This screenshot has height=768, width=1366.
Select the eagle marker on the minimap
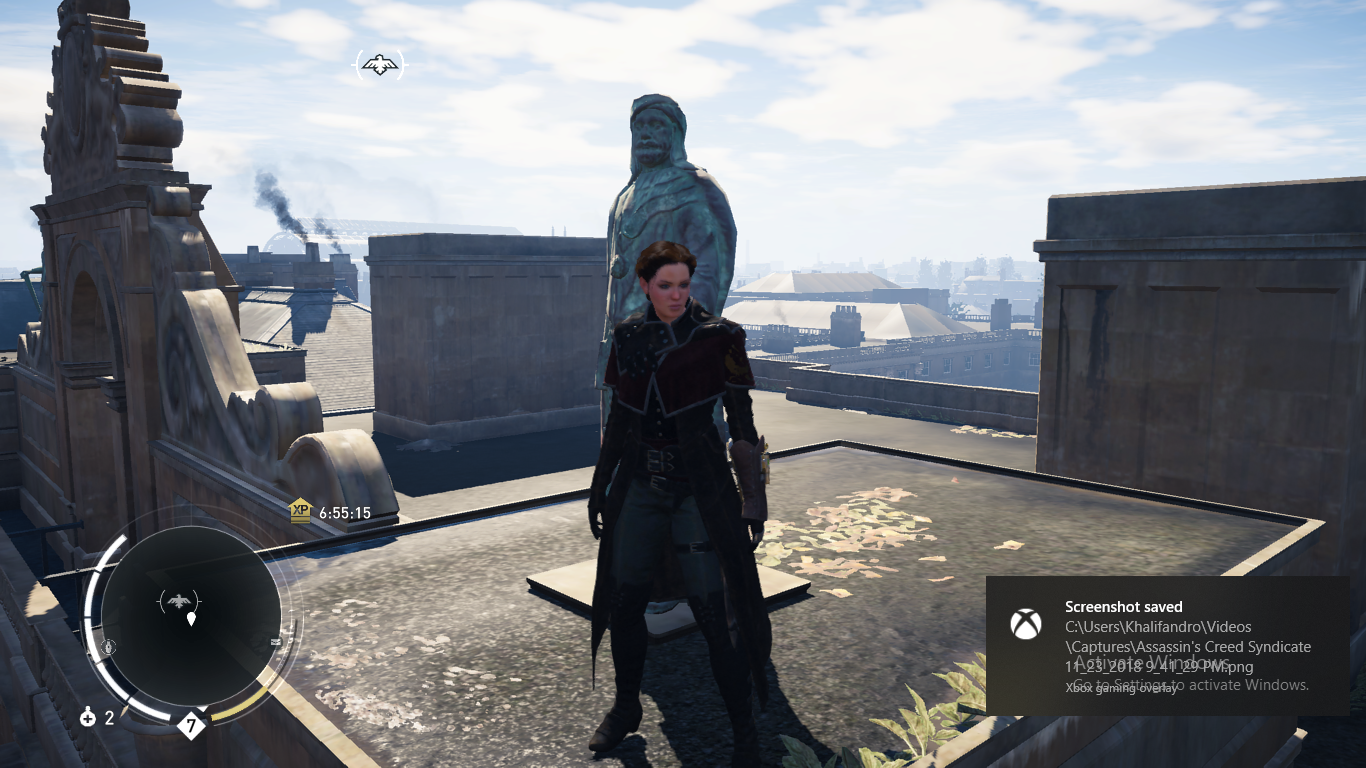[179, 601]
